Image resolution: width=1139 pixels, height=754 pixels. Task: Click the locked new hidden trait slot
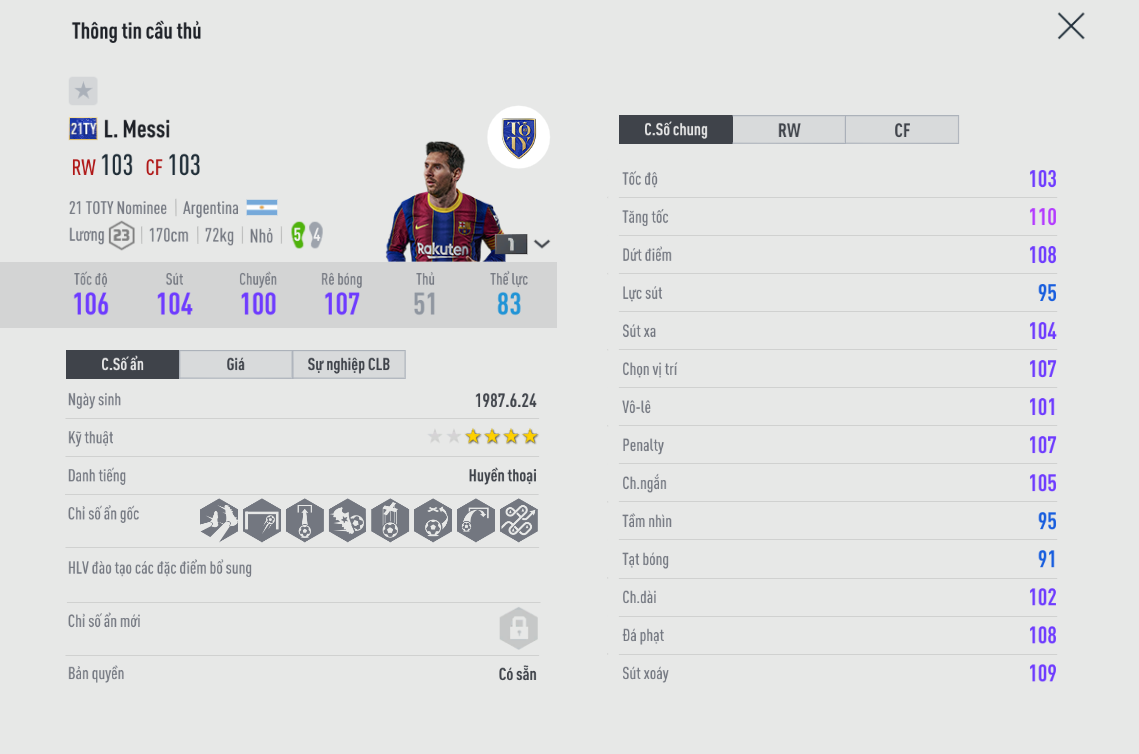518,629
